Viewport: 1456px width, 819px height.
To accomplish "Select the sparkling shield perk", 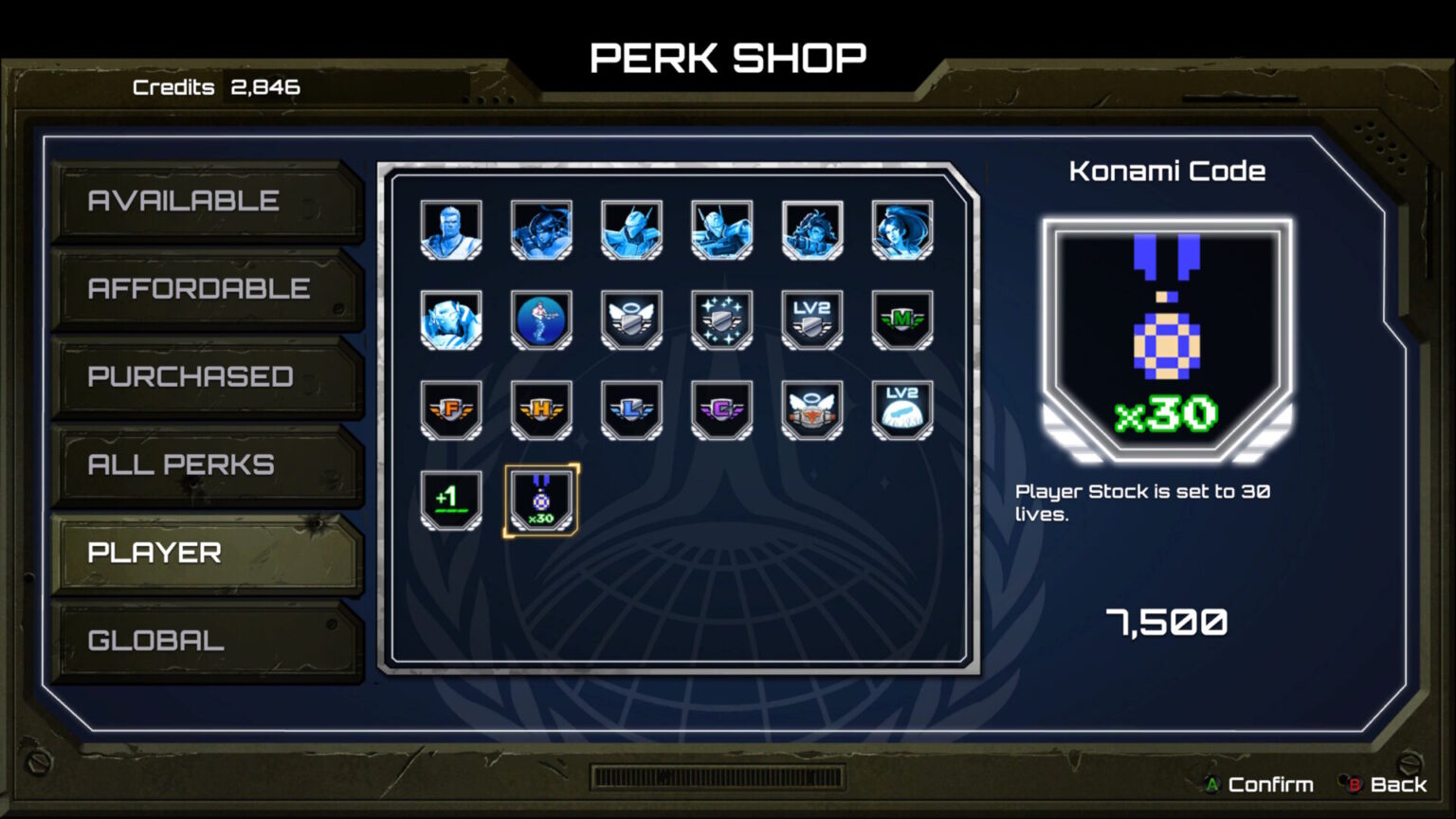I will coord(721,319).
